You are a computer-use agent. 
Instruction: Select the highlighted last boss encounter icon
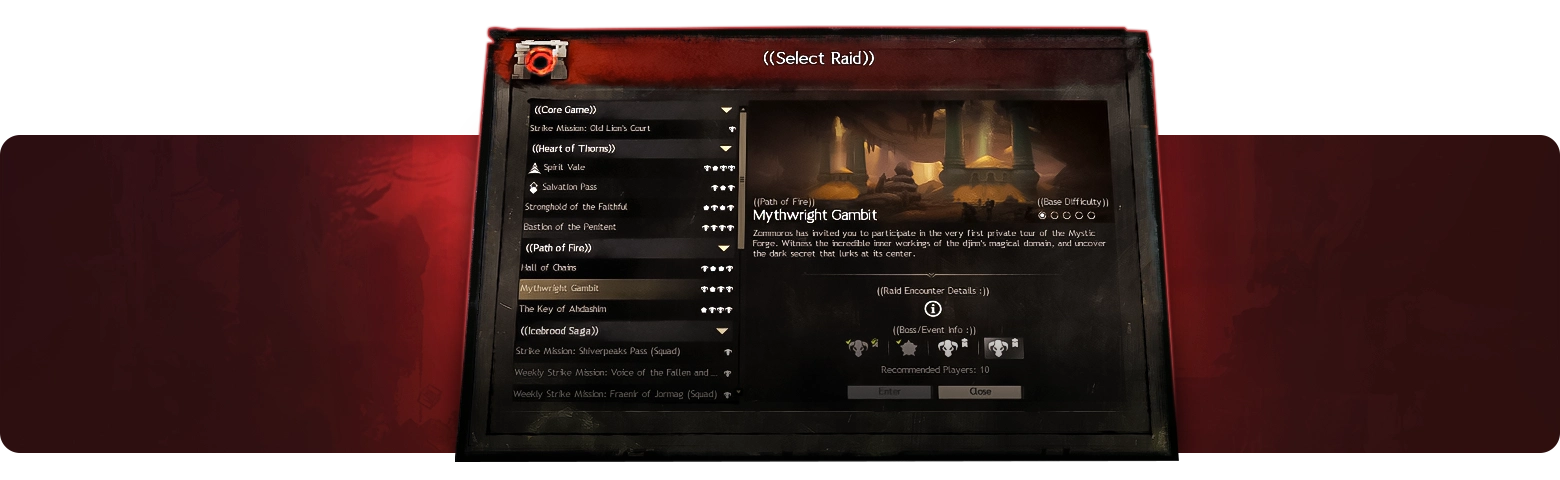[x=1003, y=348]
